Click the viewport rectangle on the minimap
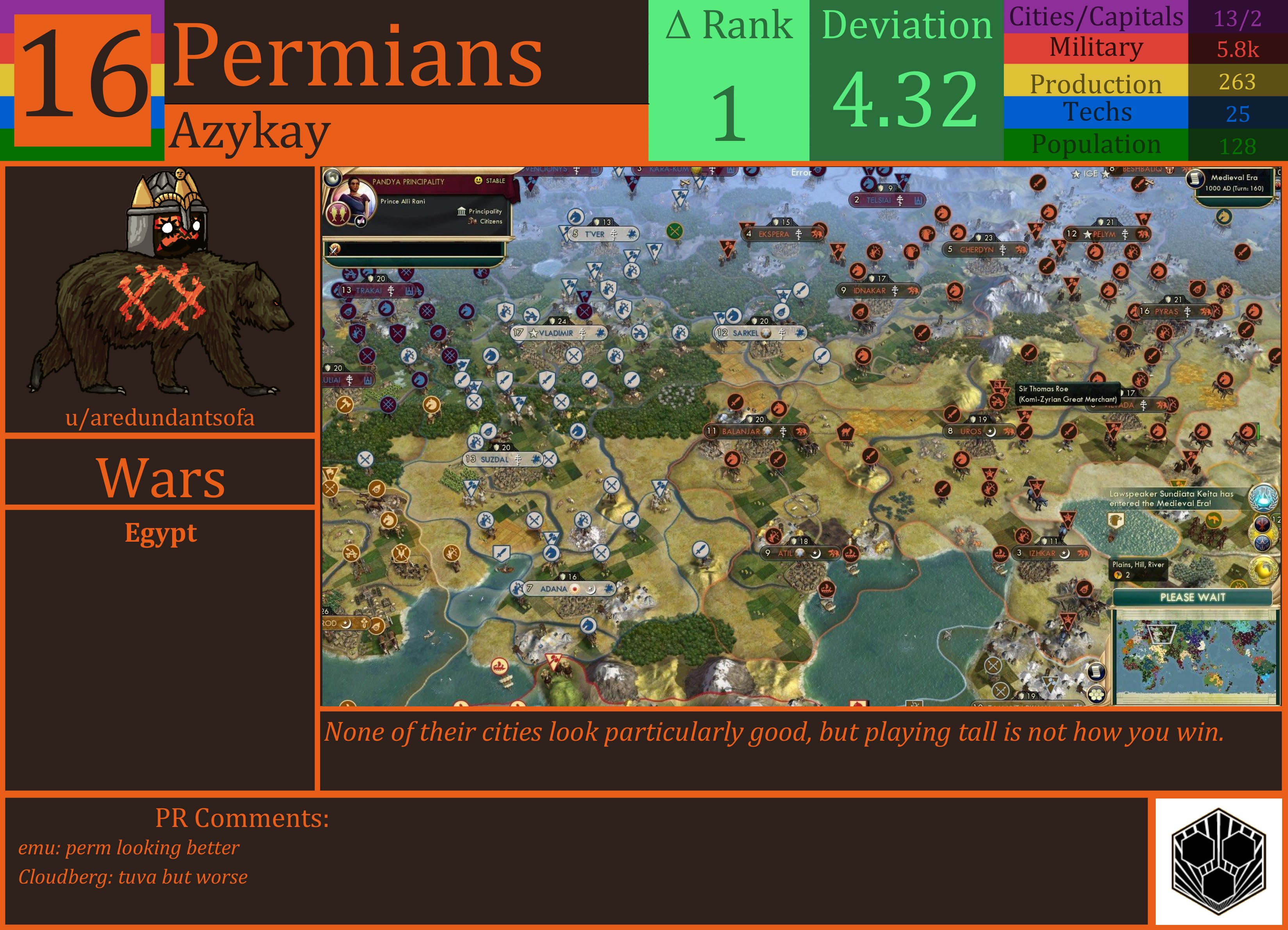 point(1162,635)
